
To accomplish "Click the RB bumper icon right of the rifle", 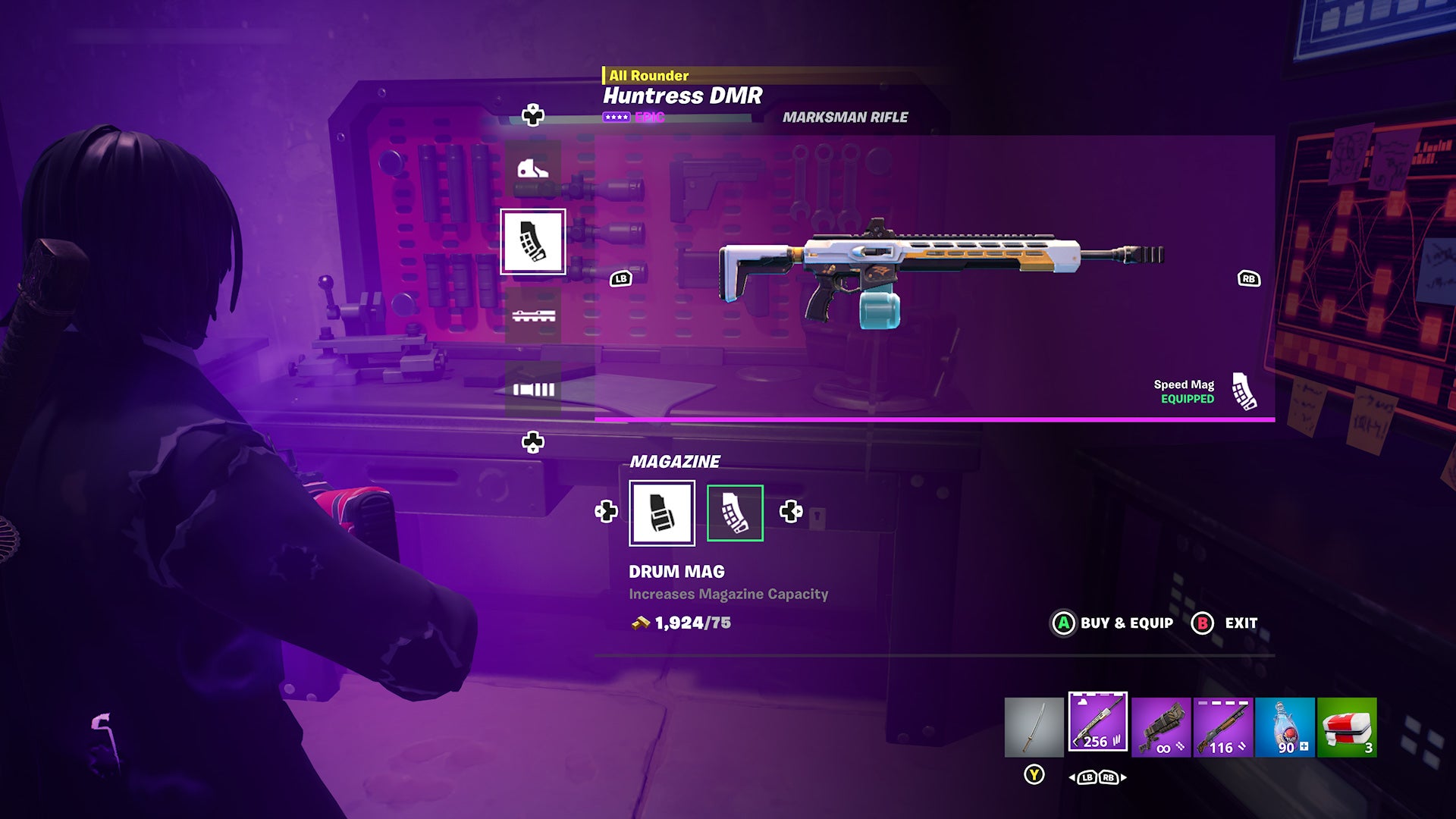I will coord(1249,279).
